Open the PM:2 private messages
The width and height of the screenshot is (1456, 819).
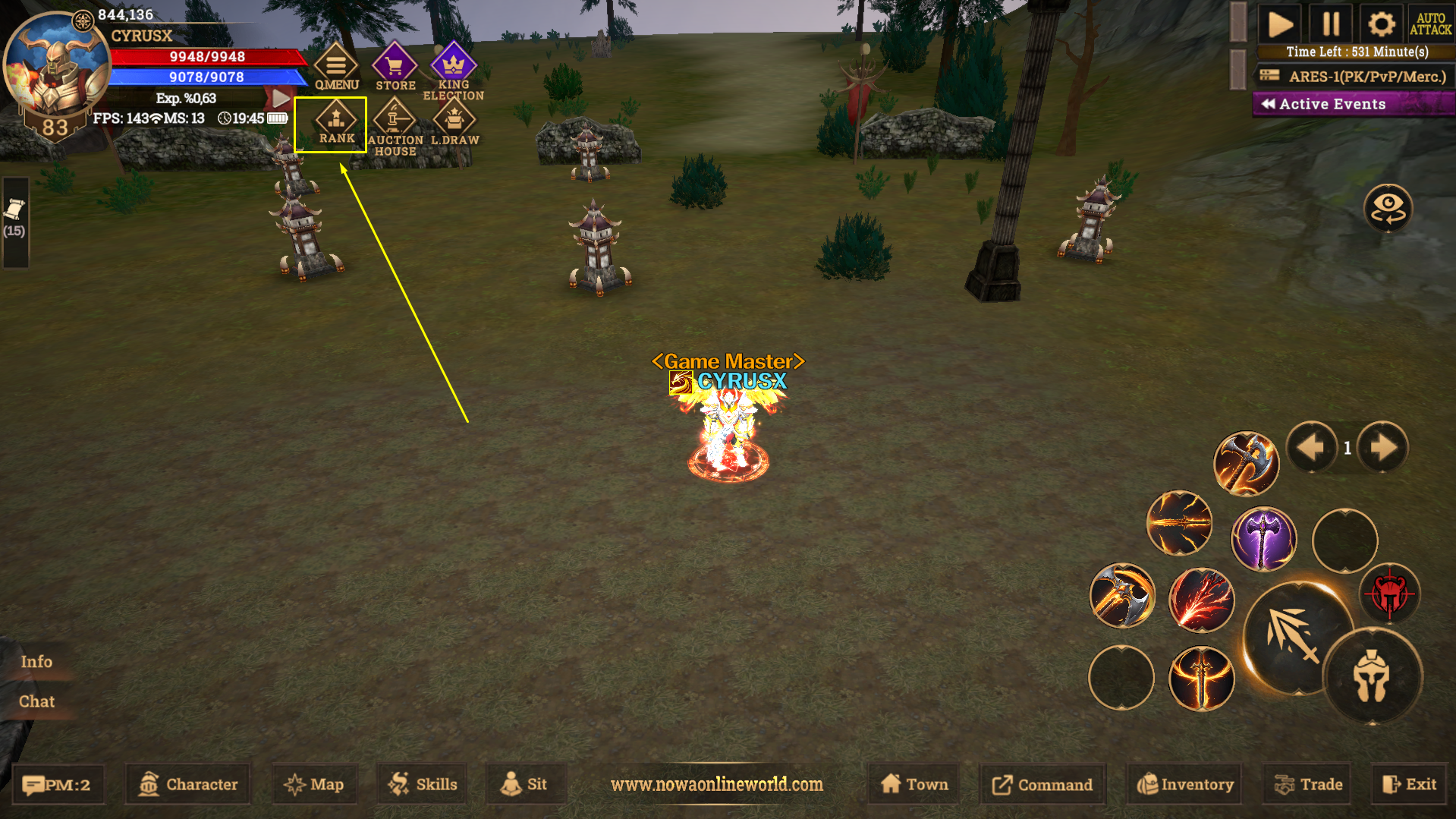(x=58, y=784)
